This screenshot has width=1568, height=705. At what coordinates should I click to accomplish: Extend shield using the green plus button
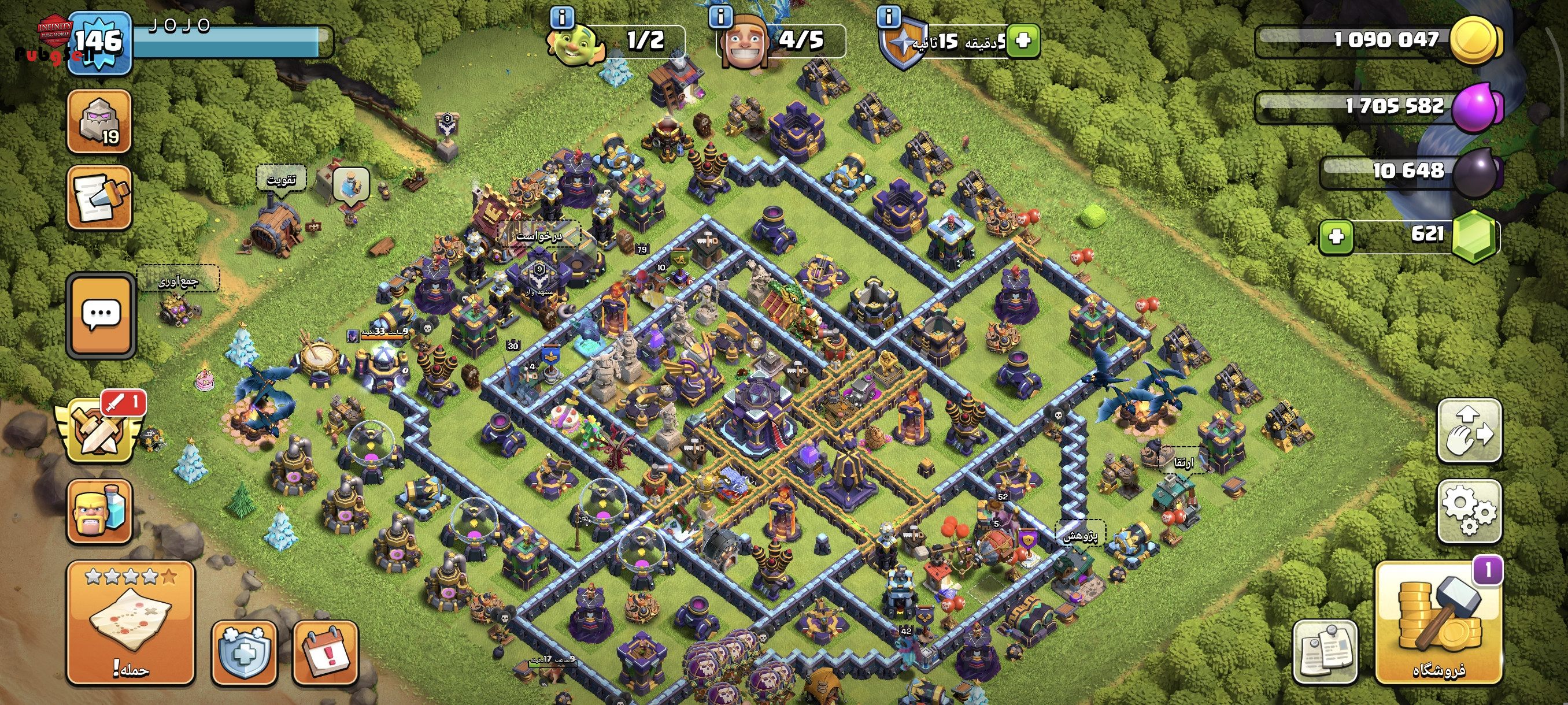pos(1023,41)
